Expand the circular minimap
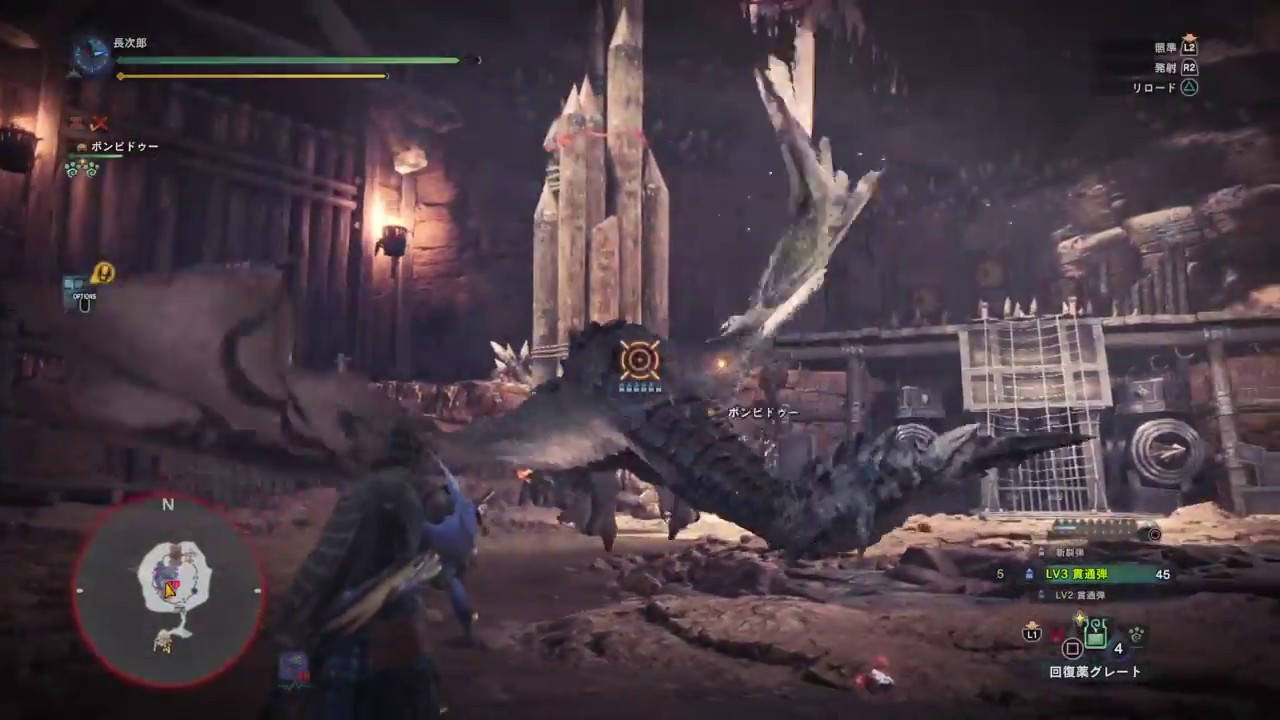Image resolution: width=1280 pixels, height=720 pixels. coord(168,590)
